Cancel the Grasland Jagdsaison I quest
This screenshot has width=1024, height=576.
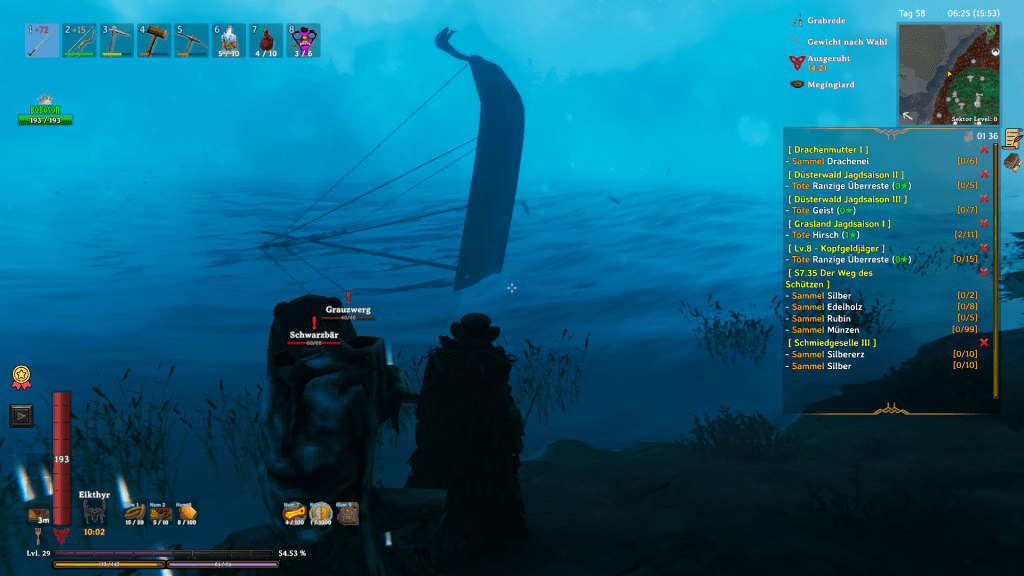click(x=984, y=223)
